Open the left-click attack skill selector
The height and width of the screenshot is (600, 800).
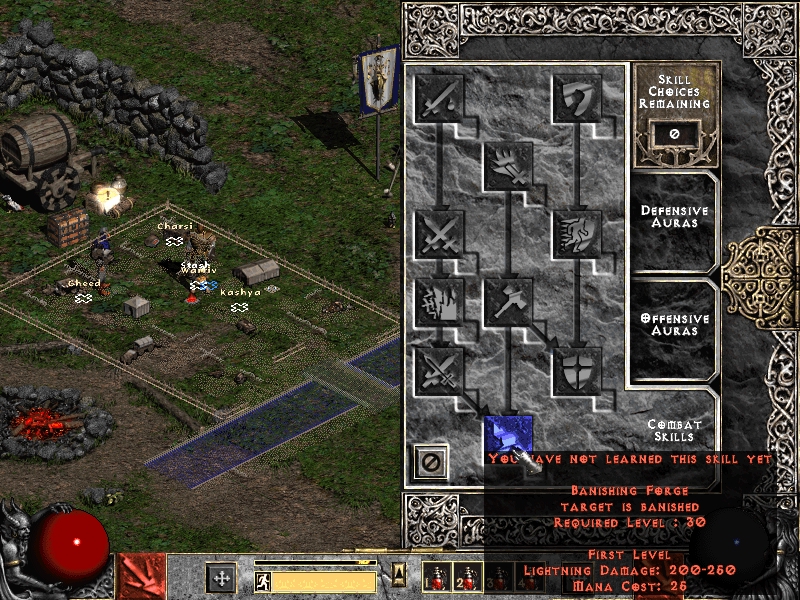click(142, 576)
